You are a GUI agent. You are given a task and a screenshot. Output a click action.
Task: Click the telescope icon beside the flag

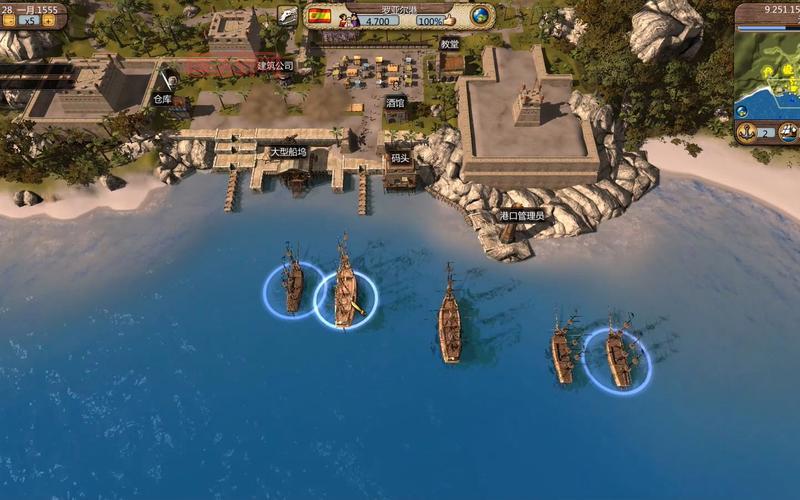point(288,16)
